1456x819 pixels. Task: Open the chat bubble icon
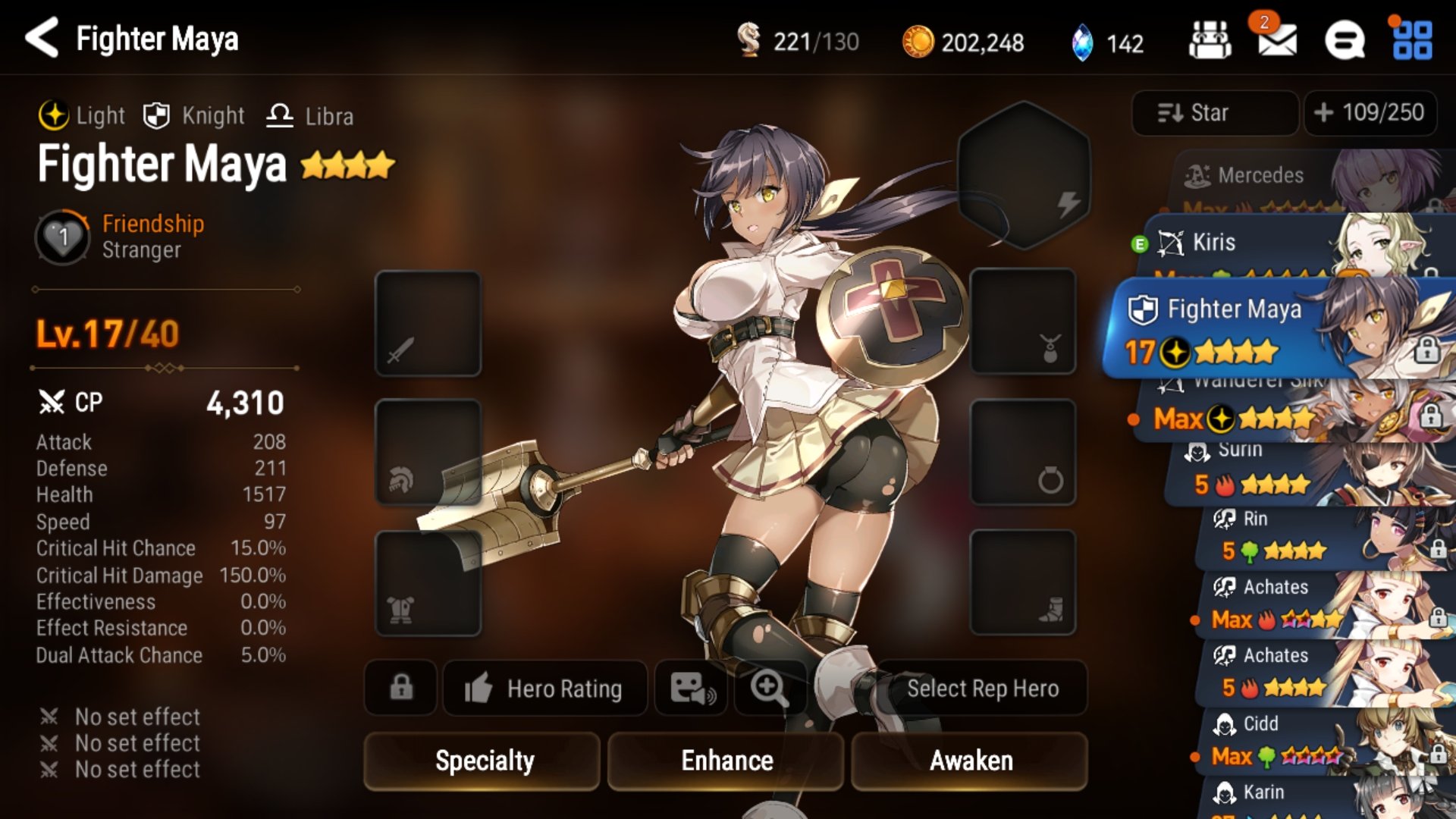pos(1345,40)
